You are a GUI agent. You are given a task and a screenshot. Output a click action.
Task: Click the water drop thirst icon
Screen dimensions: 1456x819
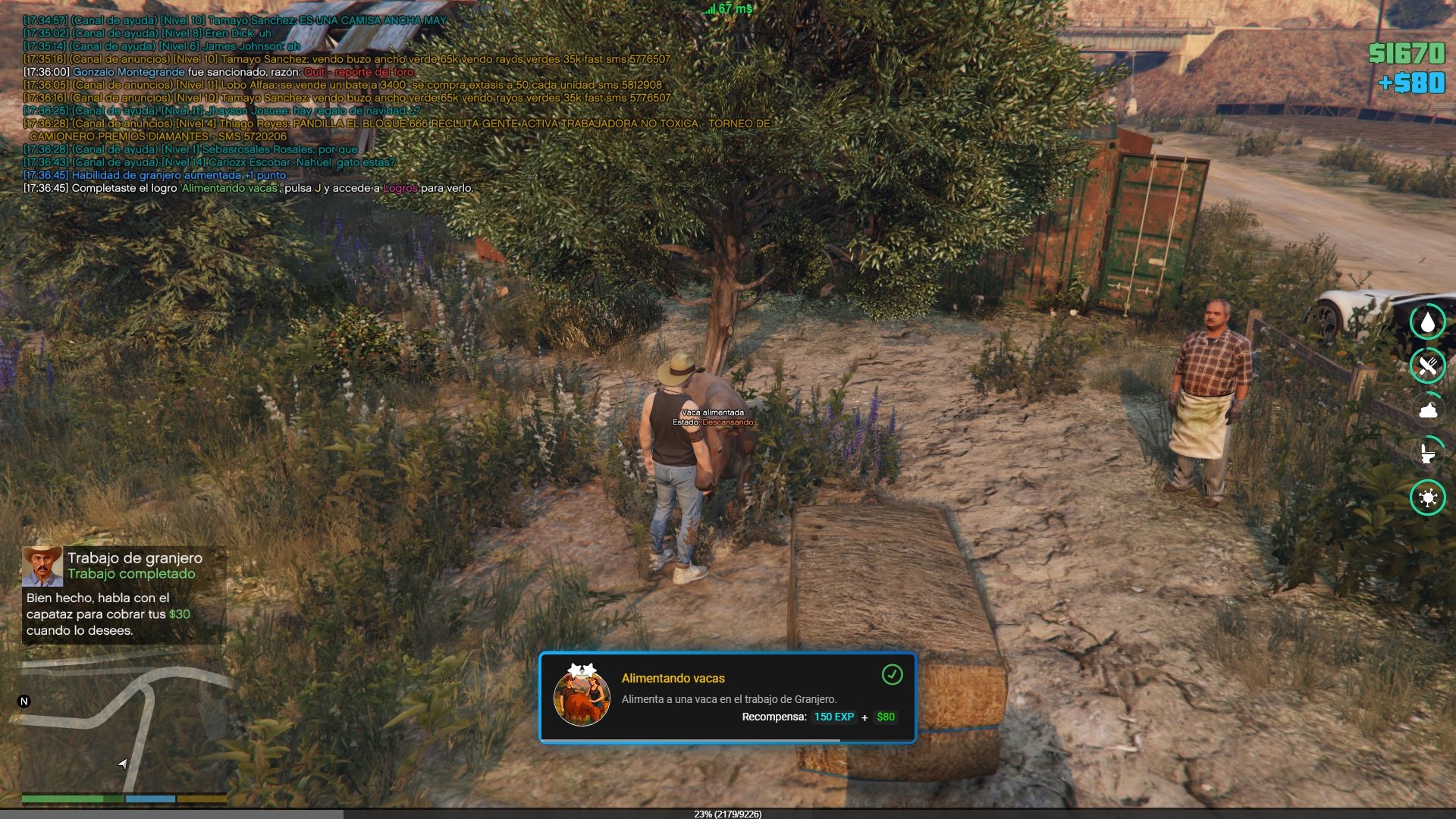[x=1428, y=322]
